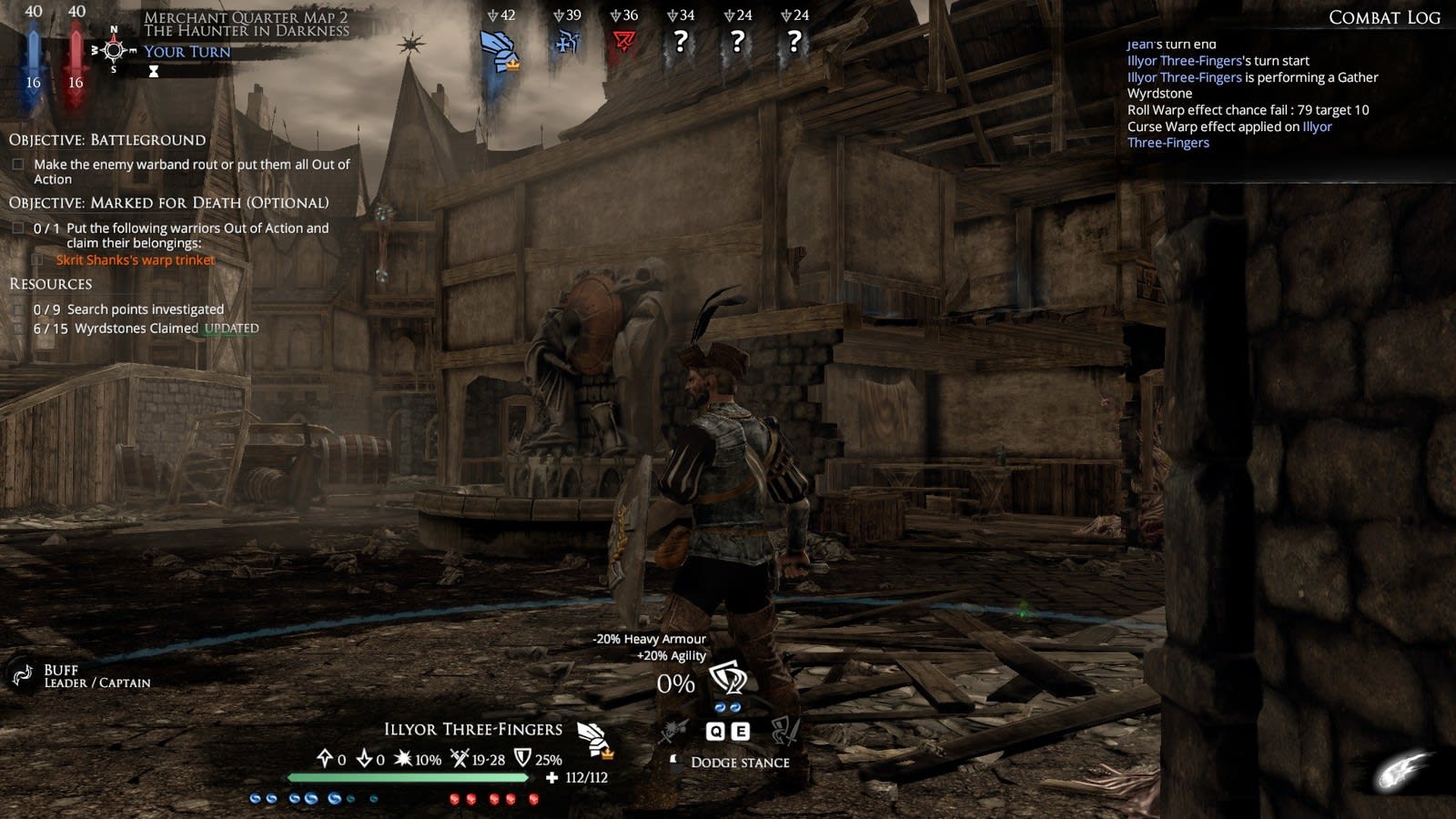Click the Battleground objective checkbox
1456x819 pixels.
(x=18, y=165)
